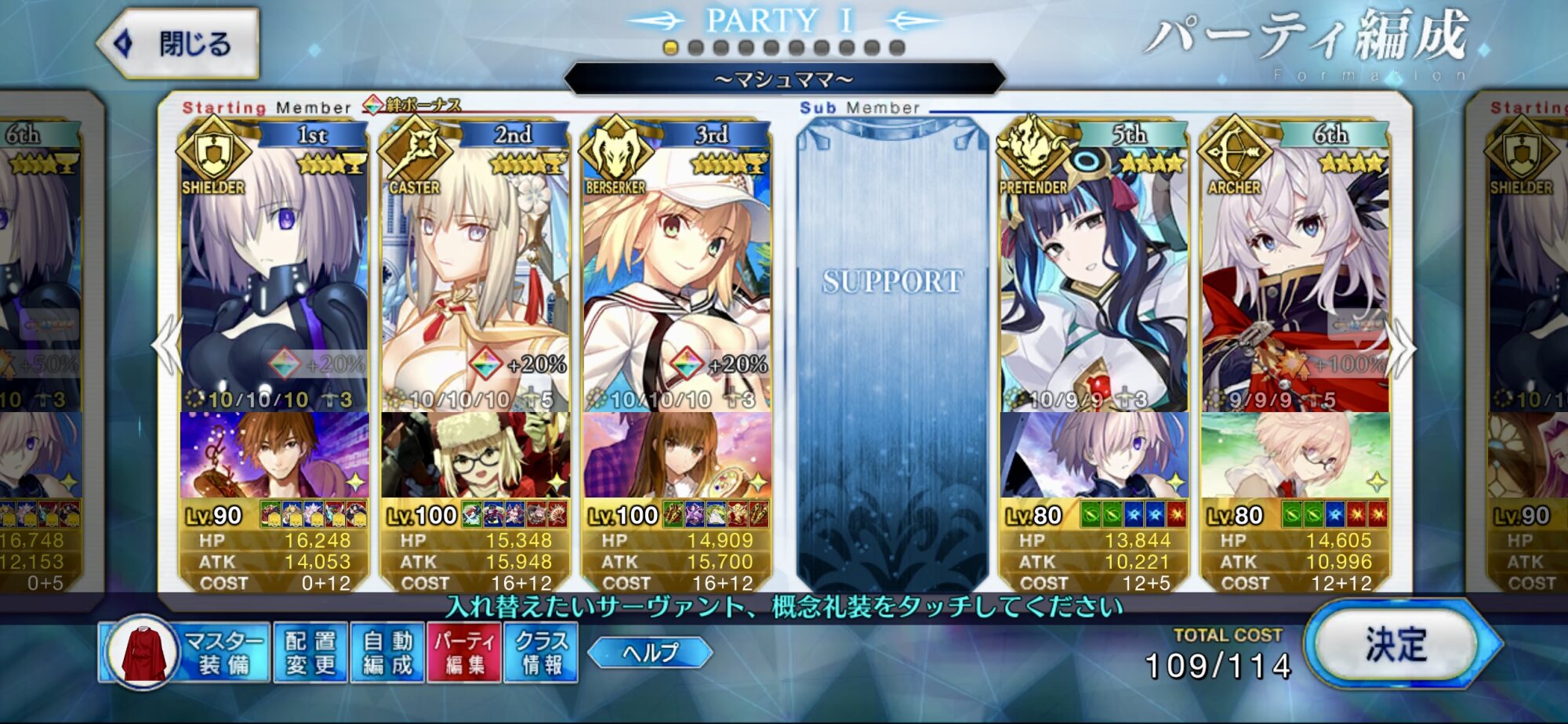
Task: Show class info via クラス情報
Action: click(541, 653)
